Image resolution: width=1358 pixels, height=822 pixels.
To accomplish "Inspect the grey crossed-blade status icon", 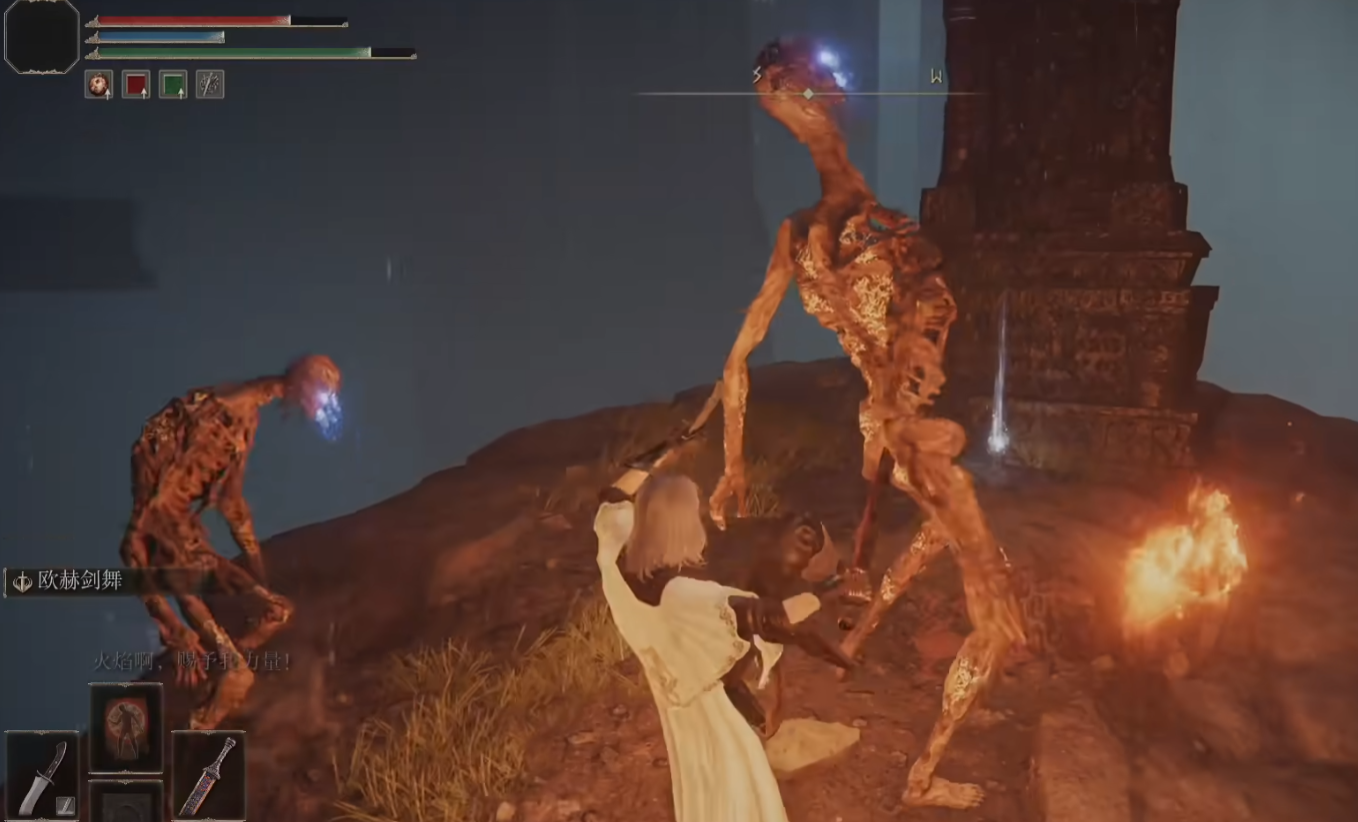I will [210, 85].
